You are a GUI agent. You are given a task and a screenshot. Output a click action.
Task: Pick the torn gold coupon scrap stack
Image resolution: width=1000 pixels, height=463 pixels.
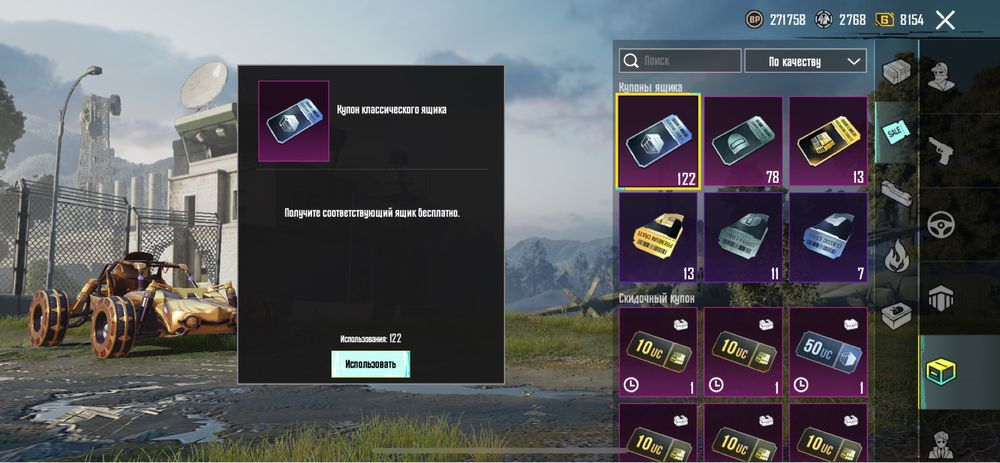[658, 237]
